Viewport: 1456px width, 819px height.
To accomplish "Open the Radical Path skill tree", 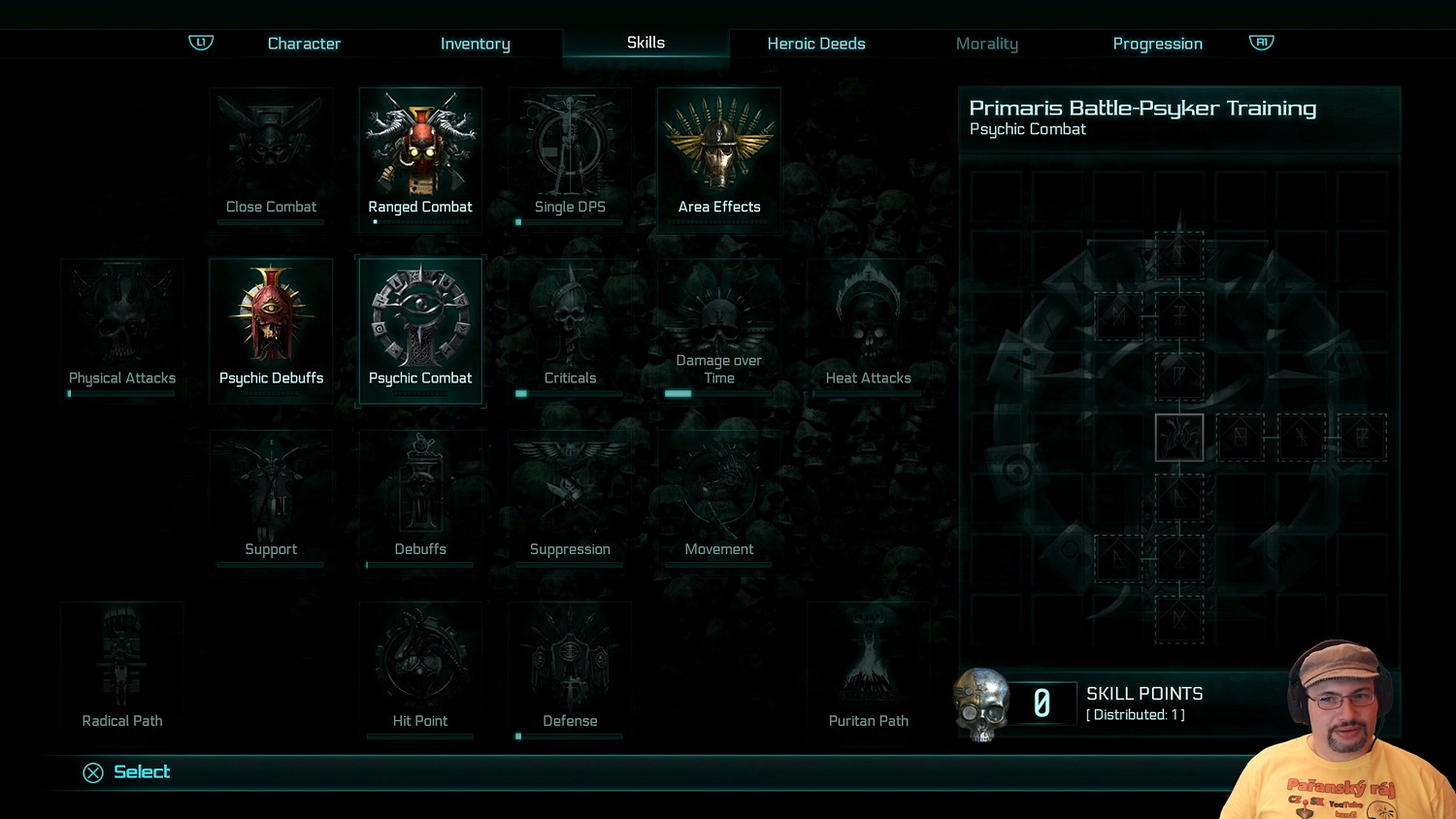I will [122, 670].
